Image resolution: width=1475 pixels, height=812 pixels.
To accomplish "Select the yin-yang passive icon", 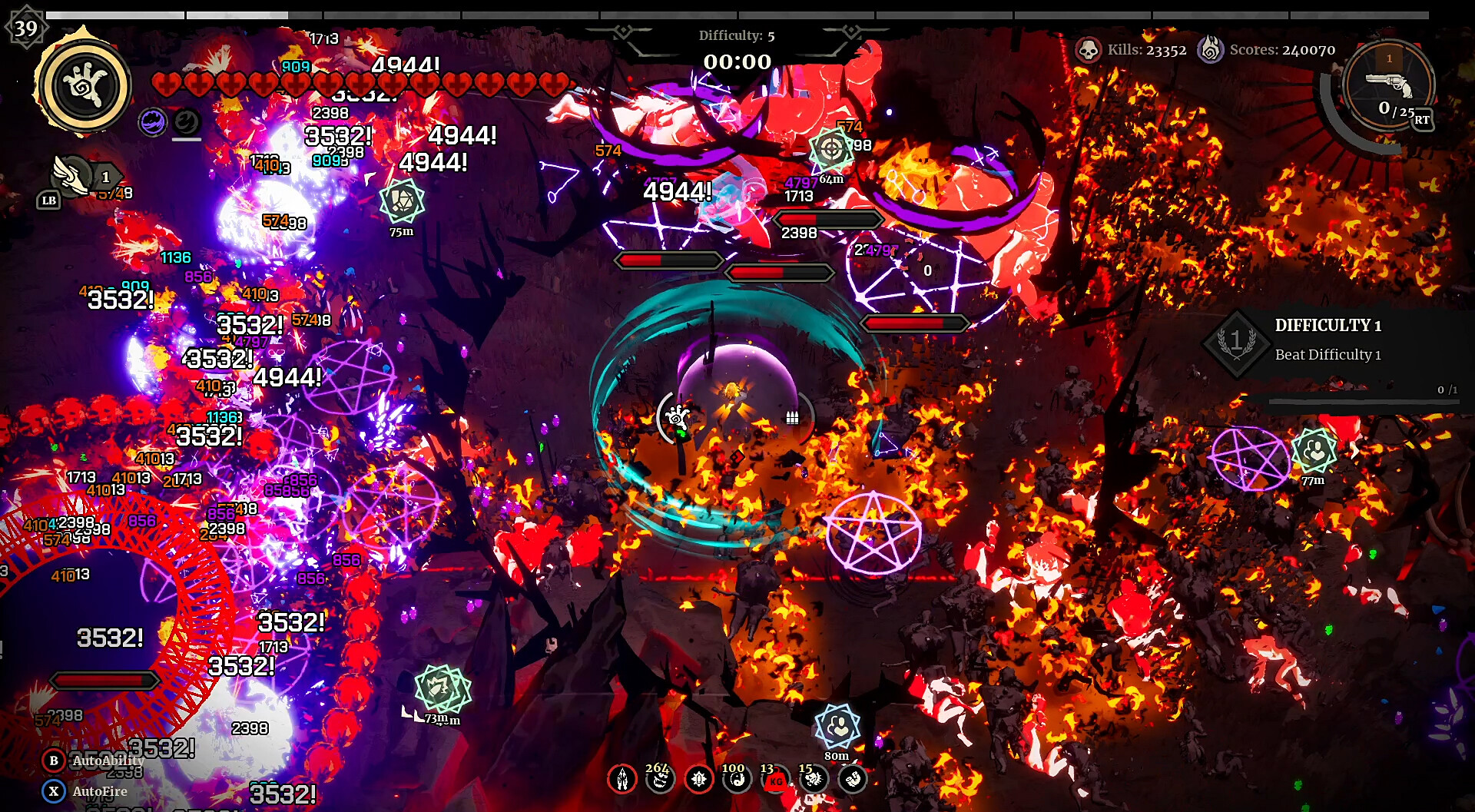I will click(737, 780).
